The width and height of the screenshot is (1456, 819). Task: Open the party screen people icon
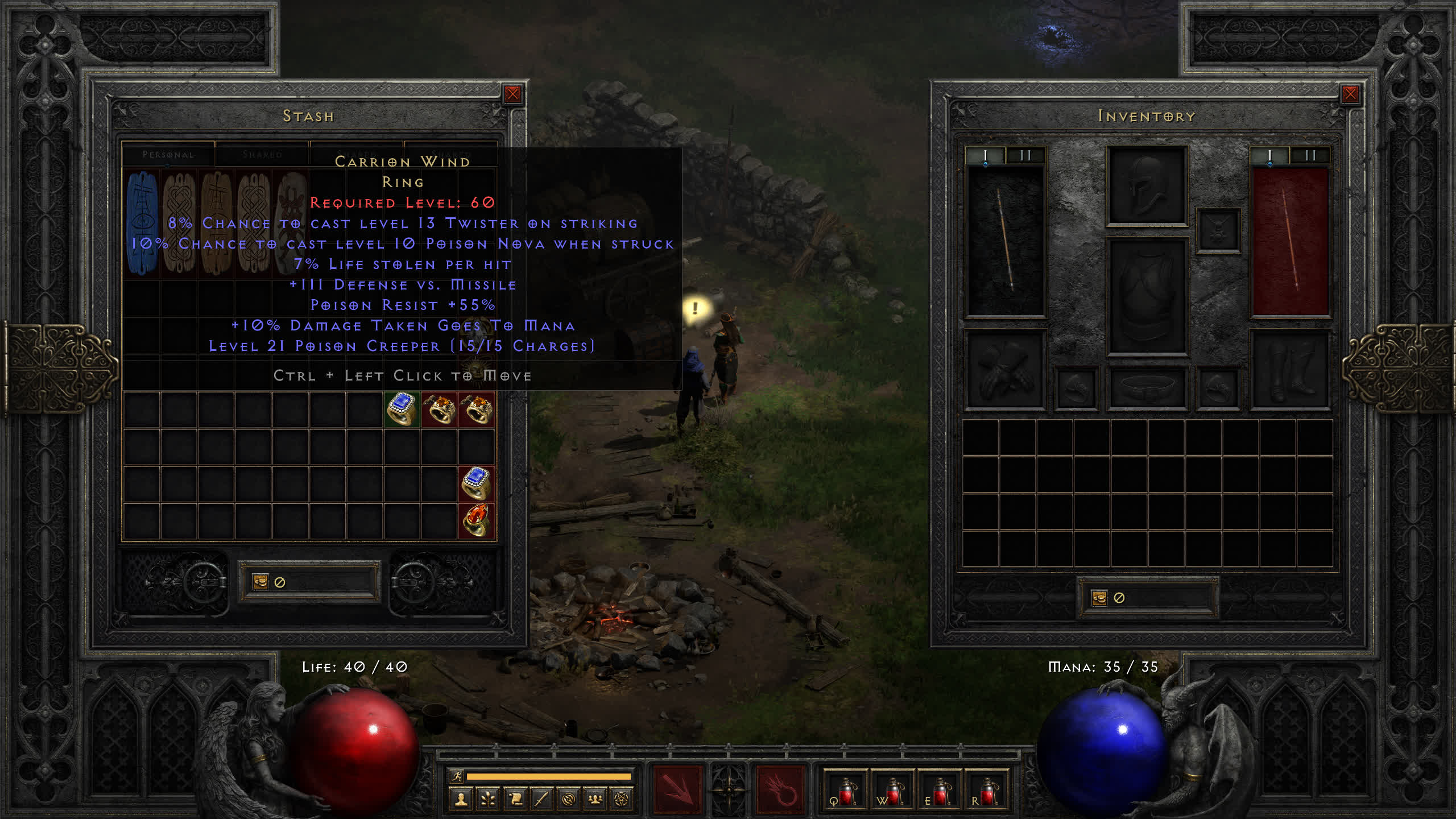(x=595, y=800)
